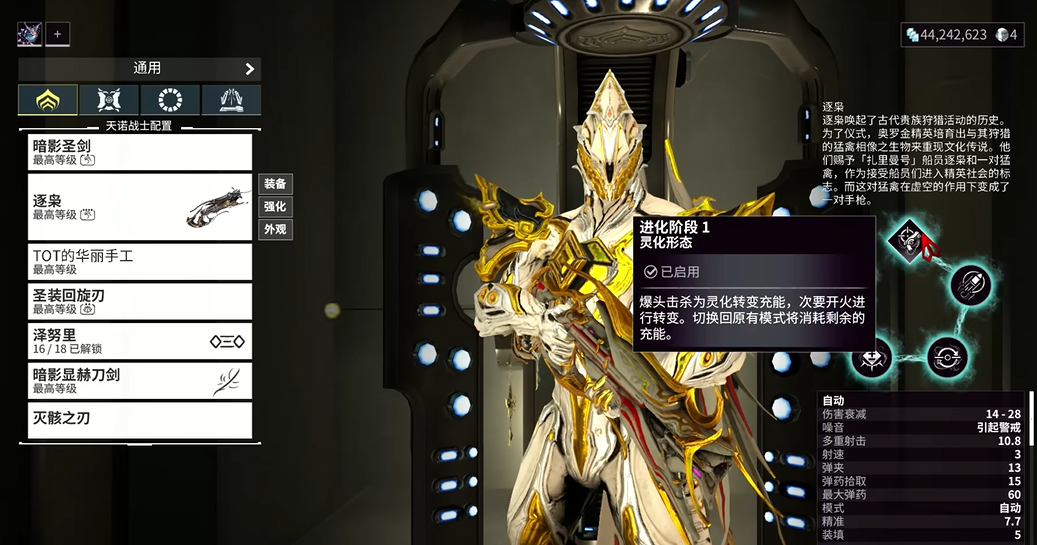Screen dimensions: 1037x545
Task: Select the 圣装回旋刃 row
Action: tap(139, 301)
